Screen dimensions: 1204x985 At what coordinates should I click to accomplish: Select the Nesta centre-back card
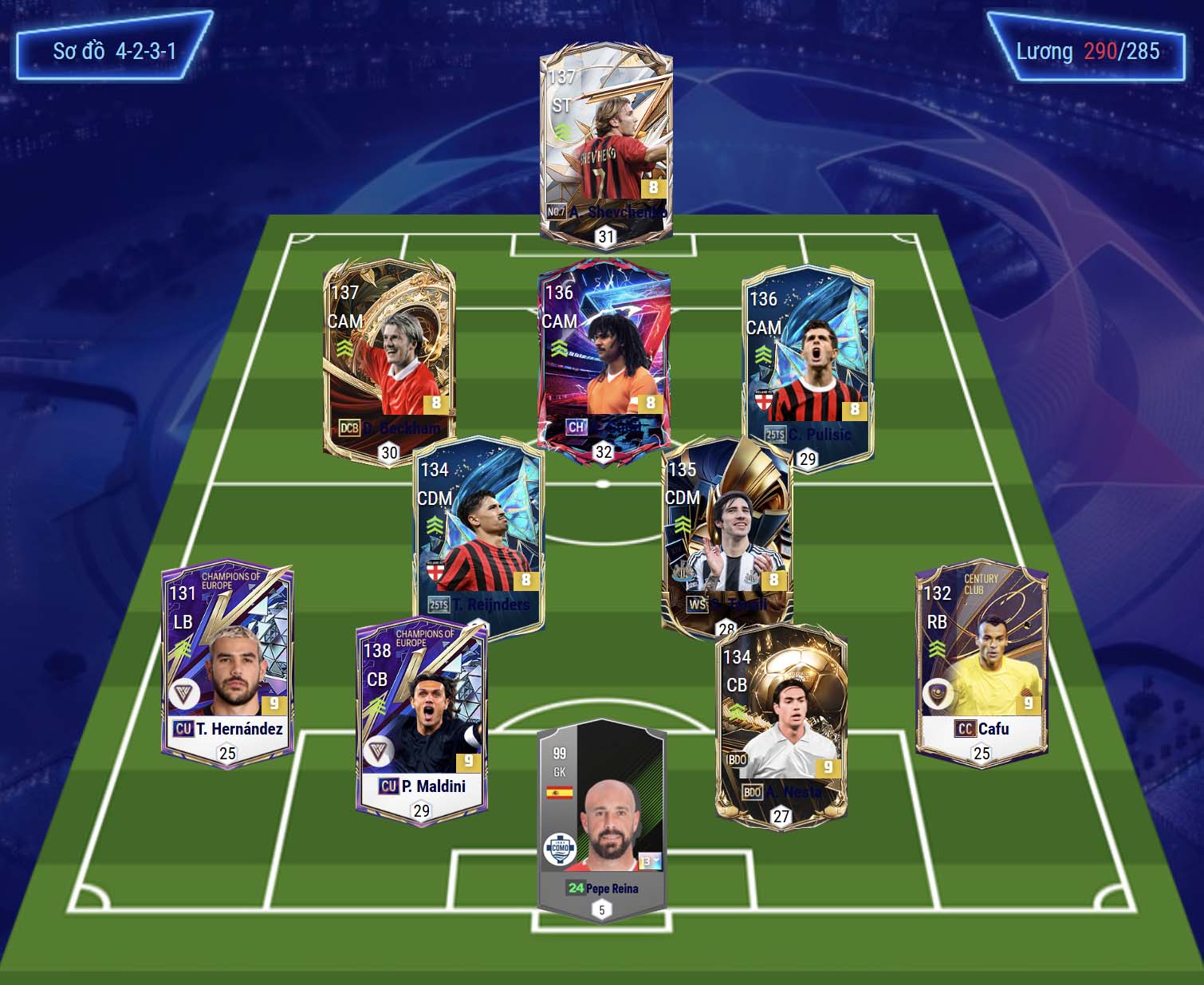pos(781,722)
